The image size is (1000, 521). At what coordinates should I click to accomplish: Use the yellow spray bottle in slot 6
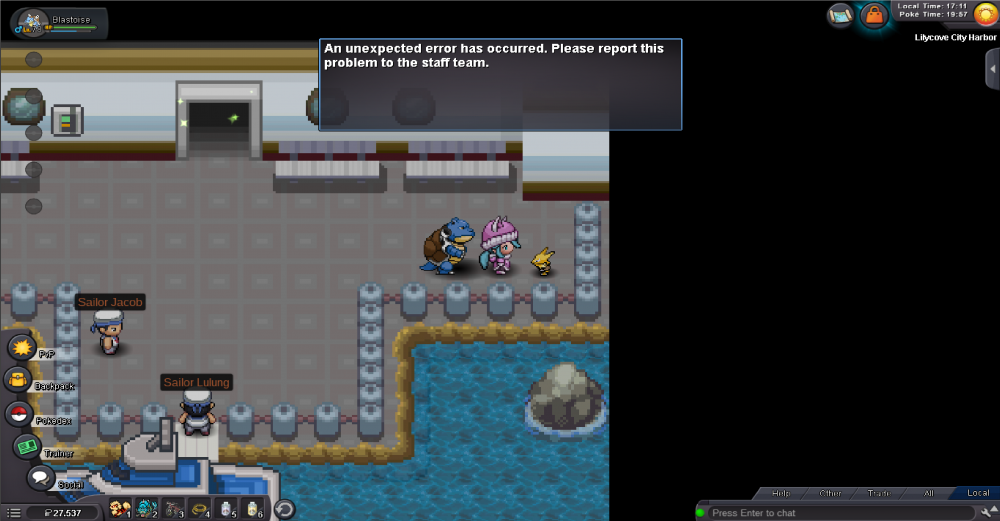(254, 509)
